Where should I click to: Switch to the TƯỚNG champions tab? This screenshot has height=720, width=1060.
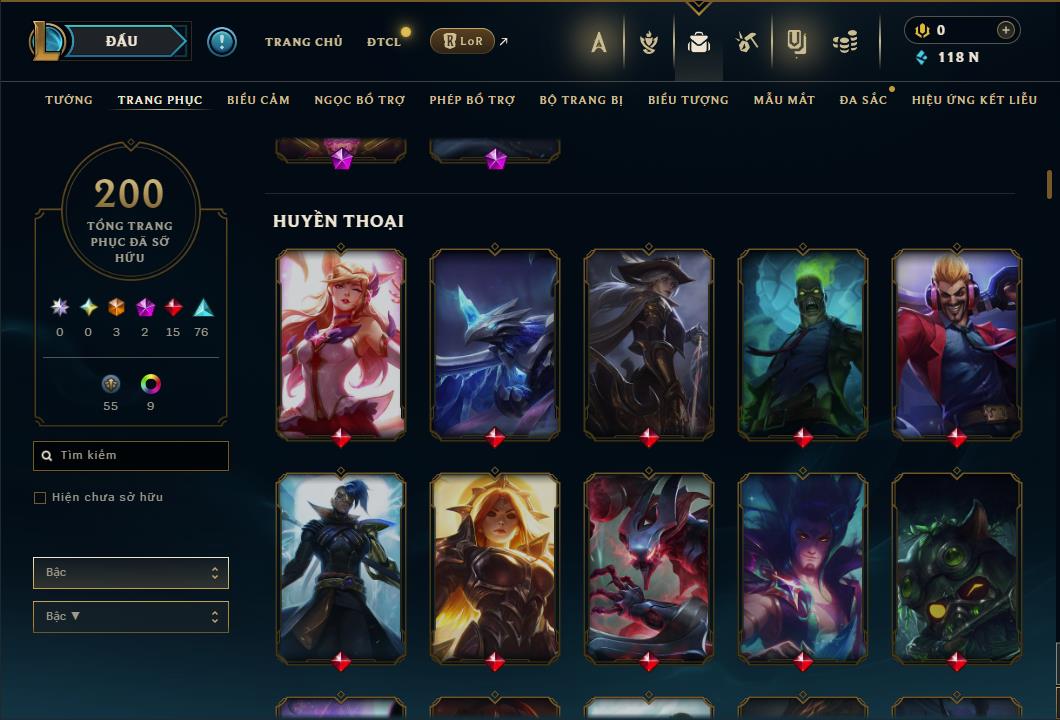click(69, 100)
